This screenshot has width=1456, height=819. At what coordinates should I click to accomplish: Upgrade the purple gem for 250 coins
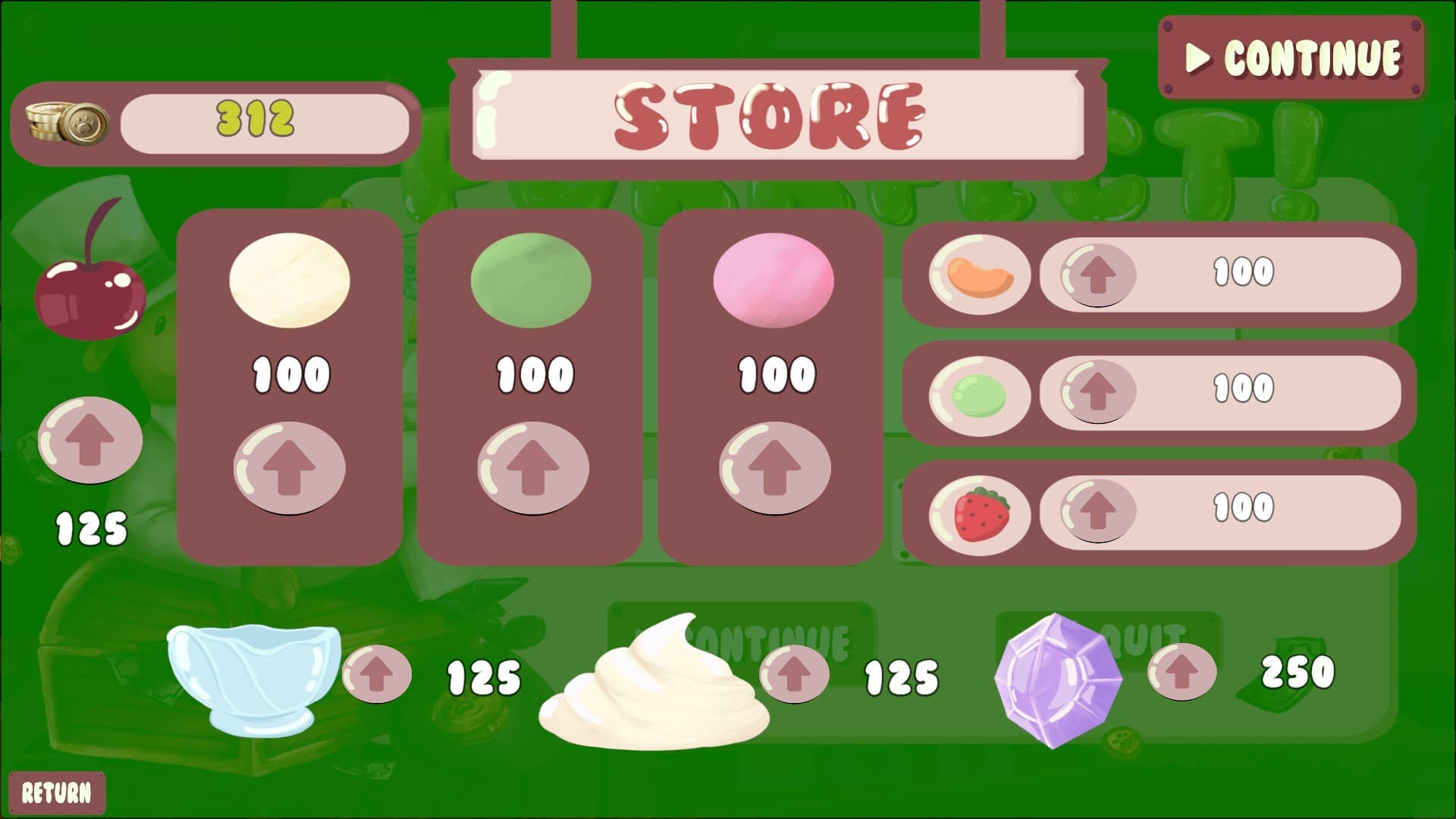pos(1181,671)
